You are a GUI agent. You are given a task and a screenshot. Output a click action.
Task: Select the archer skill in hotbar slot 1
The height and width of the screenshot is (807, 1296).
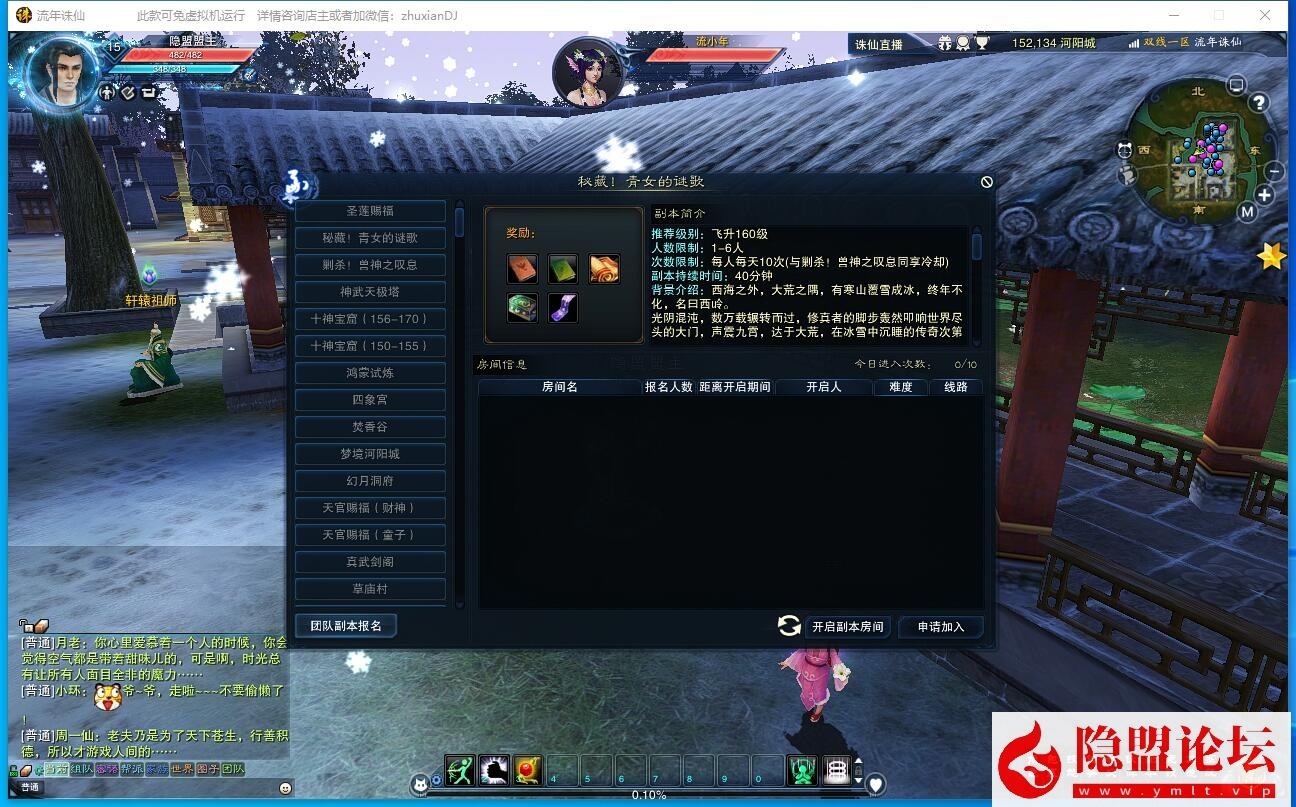pyautogui.click(x=458, y=771)
